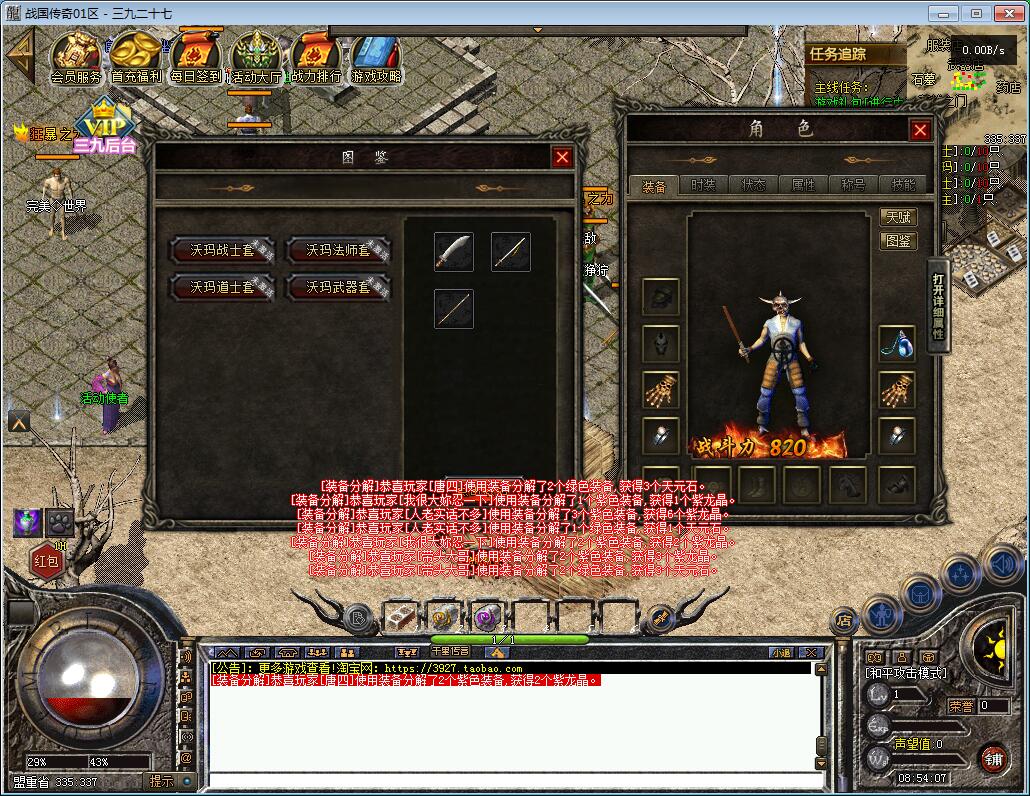The height and width of the screenshot is (796, 1030).
Task: Open the 天赋 talent button
Action: pos(898,217)
